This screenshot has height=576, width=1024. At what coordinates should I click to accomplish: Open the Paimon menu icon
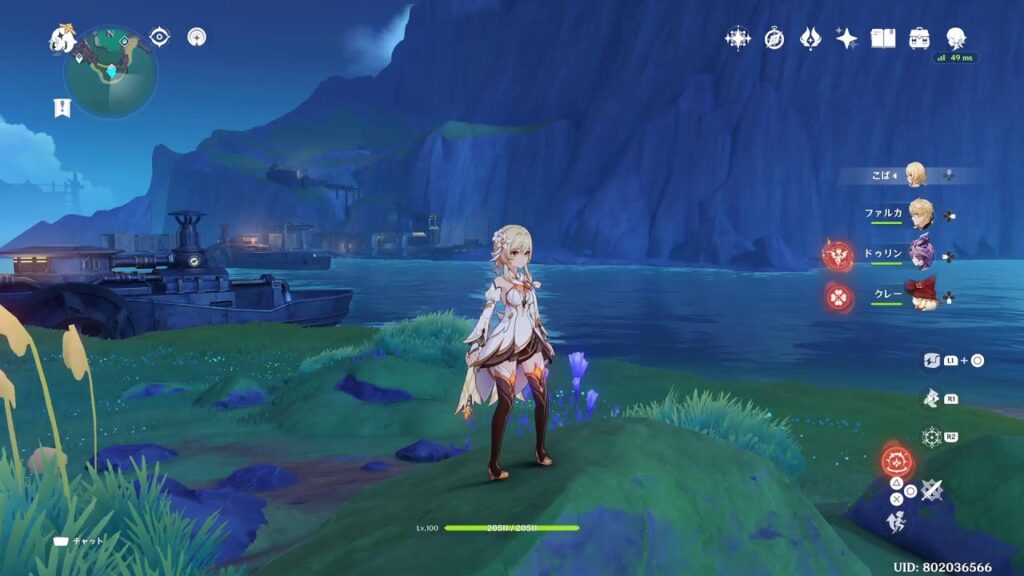click(x=62, y=39)
